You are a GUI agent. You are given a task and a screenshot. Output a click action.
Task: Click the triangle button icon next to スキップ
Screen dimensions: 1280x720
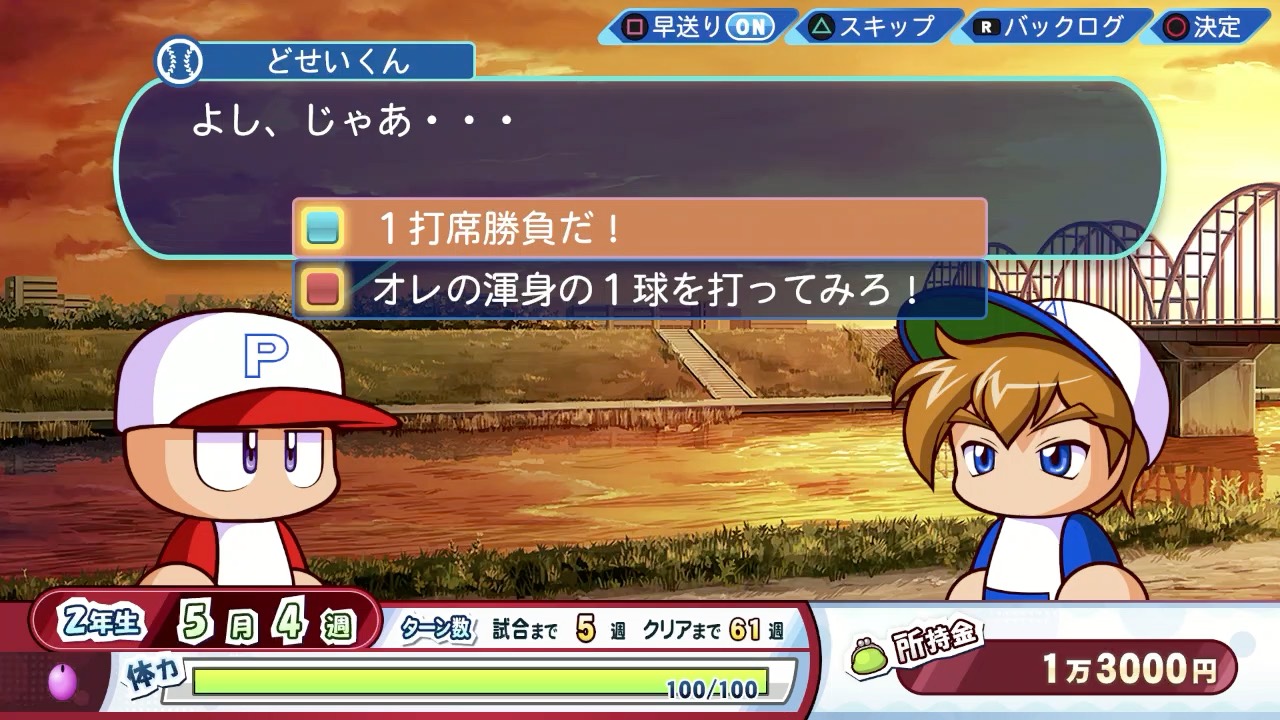pos(824,28)
